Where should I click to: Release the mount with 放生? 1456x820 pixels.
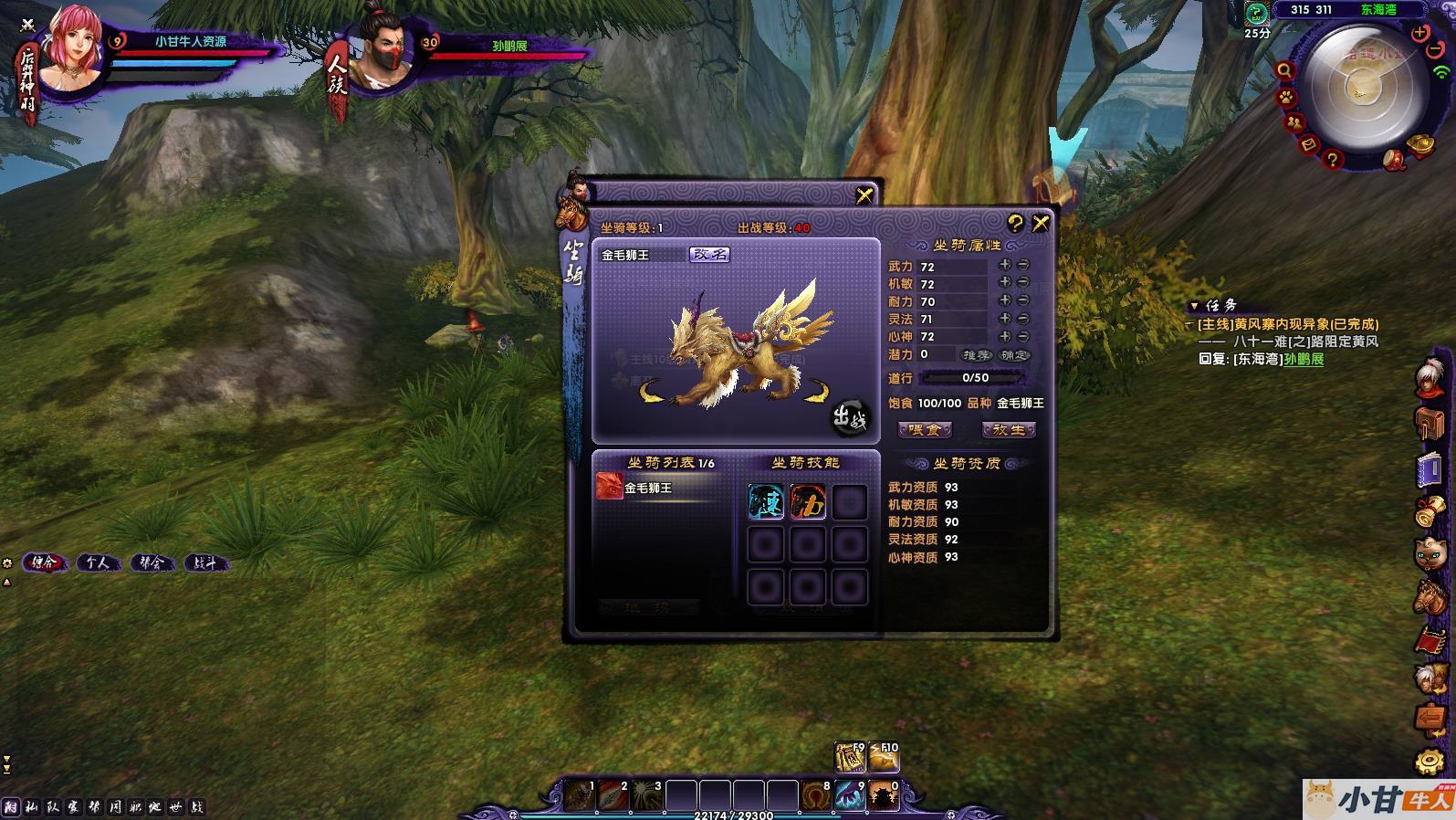[1008, 429]
